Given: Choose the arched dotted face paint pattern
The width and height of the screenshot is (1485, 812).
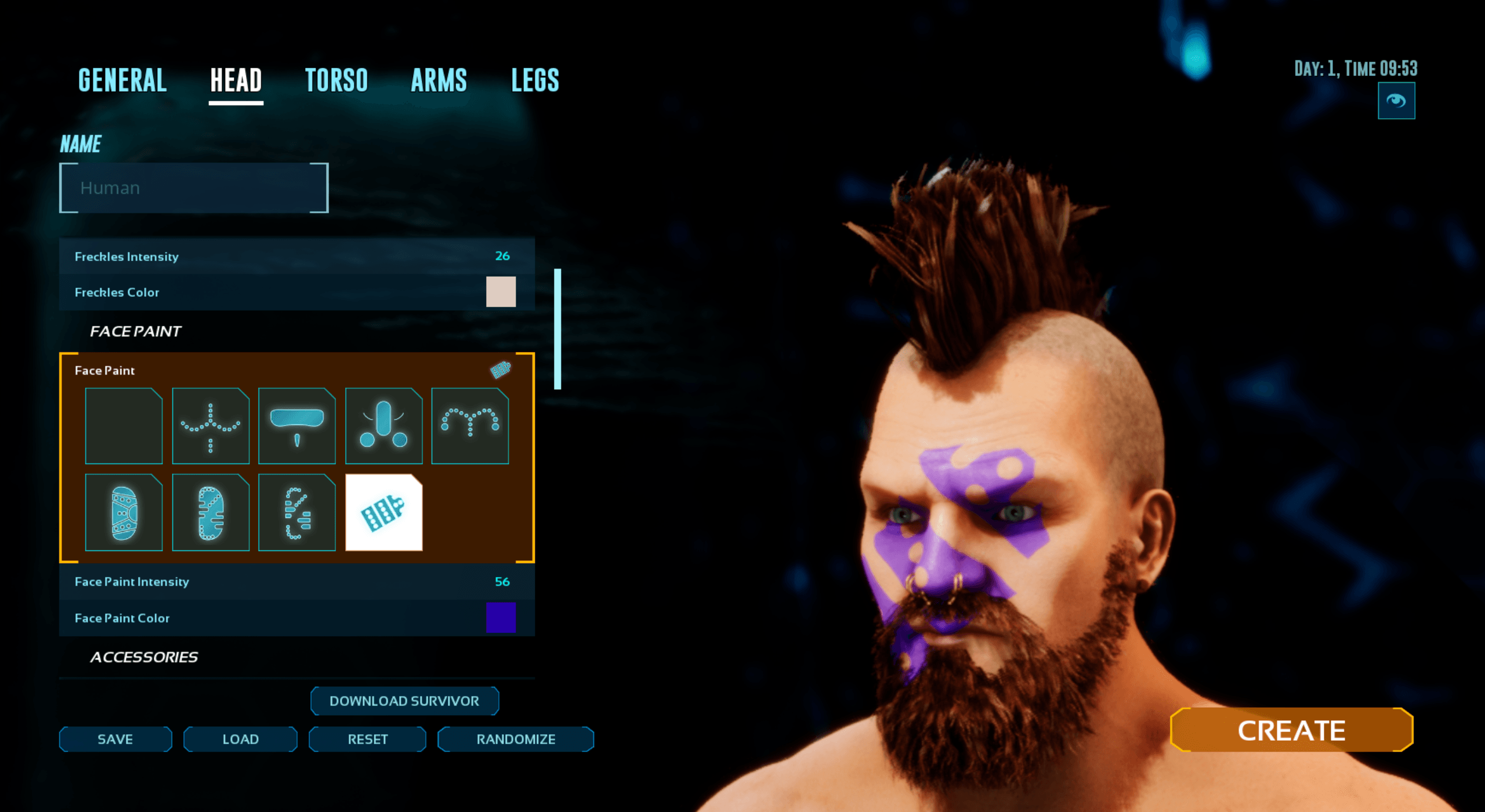Looking at the screenshot, I should point(470,426).
